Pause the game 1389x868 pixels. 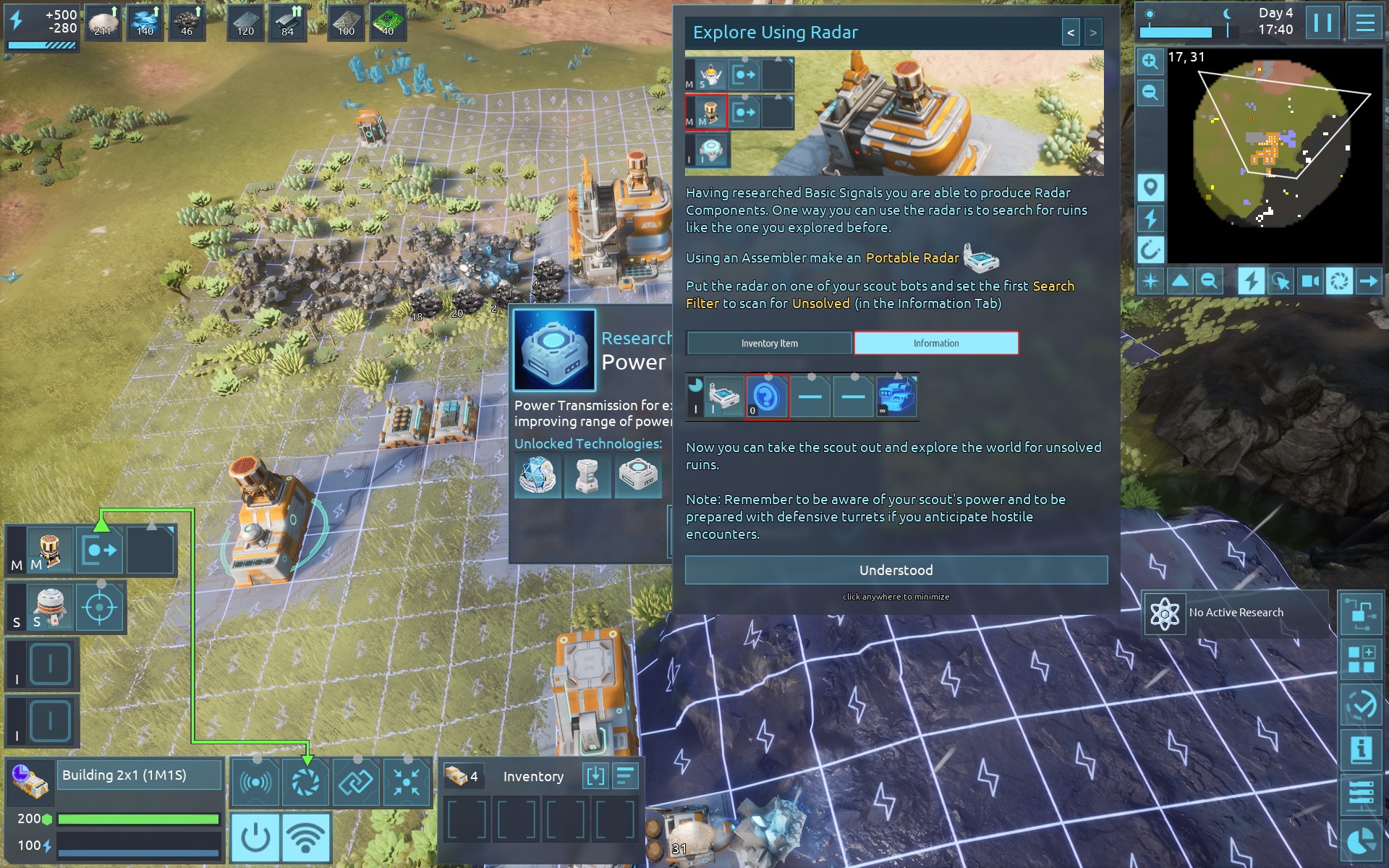click(x=1322, y=23)
